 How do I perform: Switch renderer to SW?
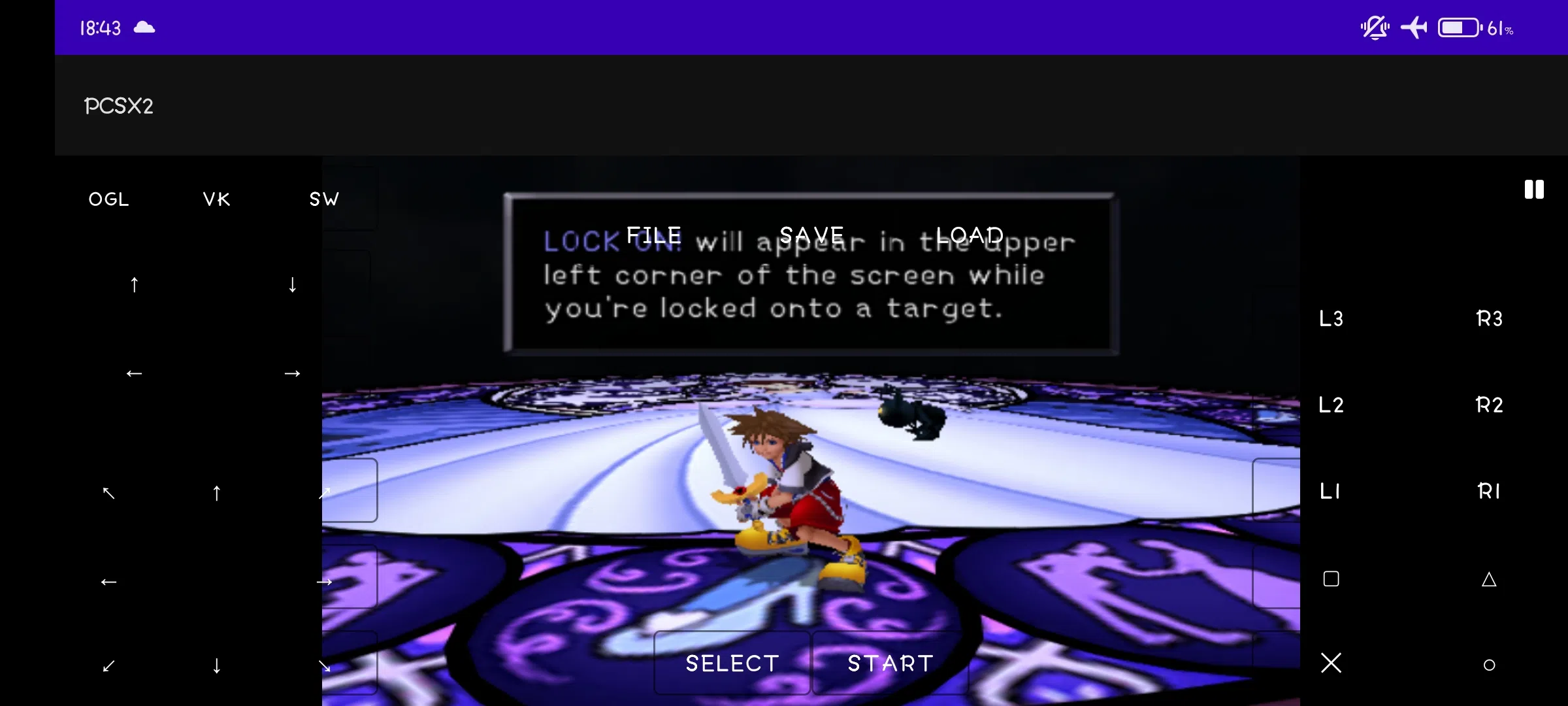(x=324, y=199)
